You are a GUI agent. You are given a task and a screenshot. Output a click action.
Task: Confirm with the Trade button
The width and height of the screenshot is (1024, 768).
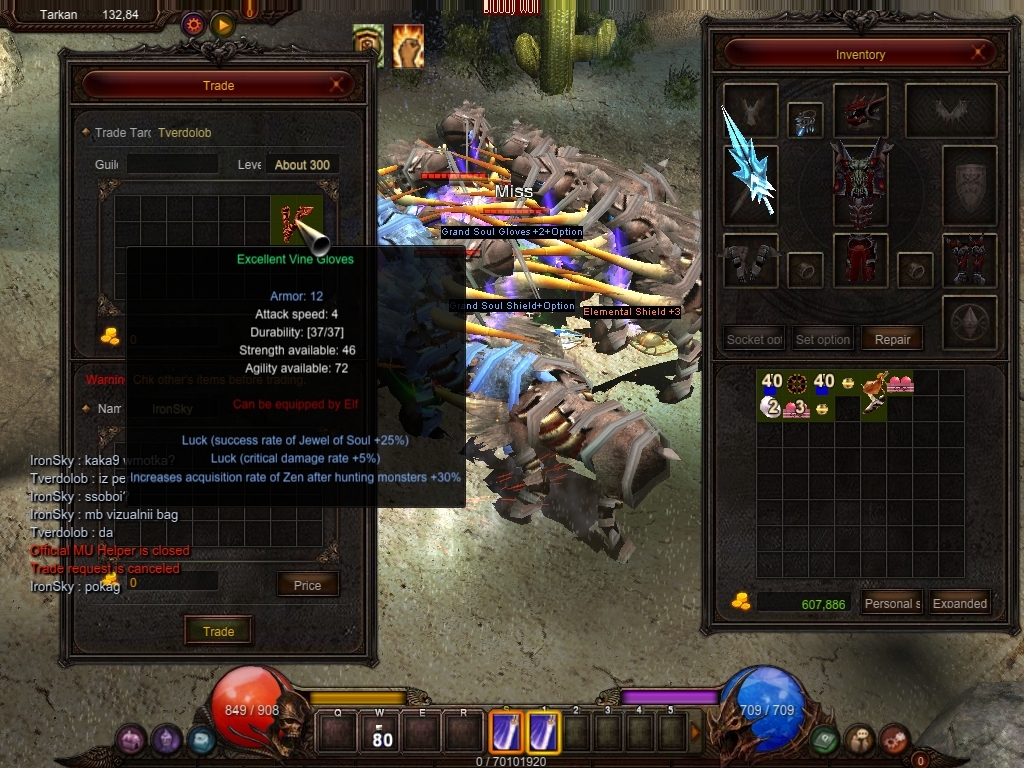tap(218, 631)
